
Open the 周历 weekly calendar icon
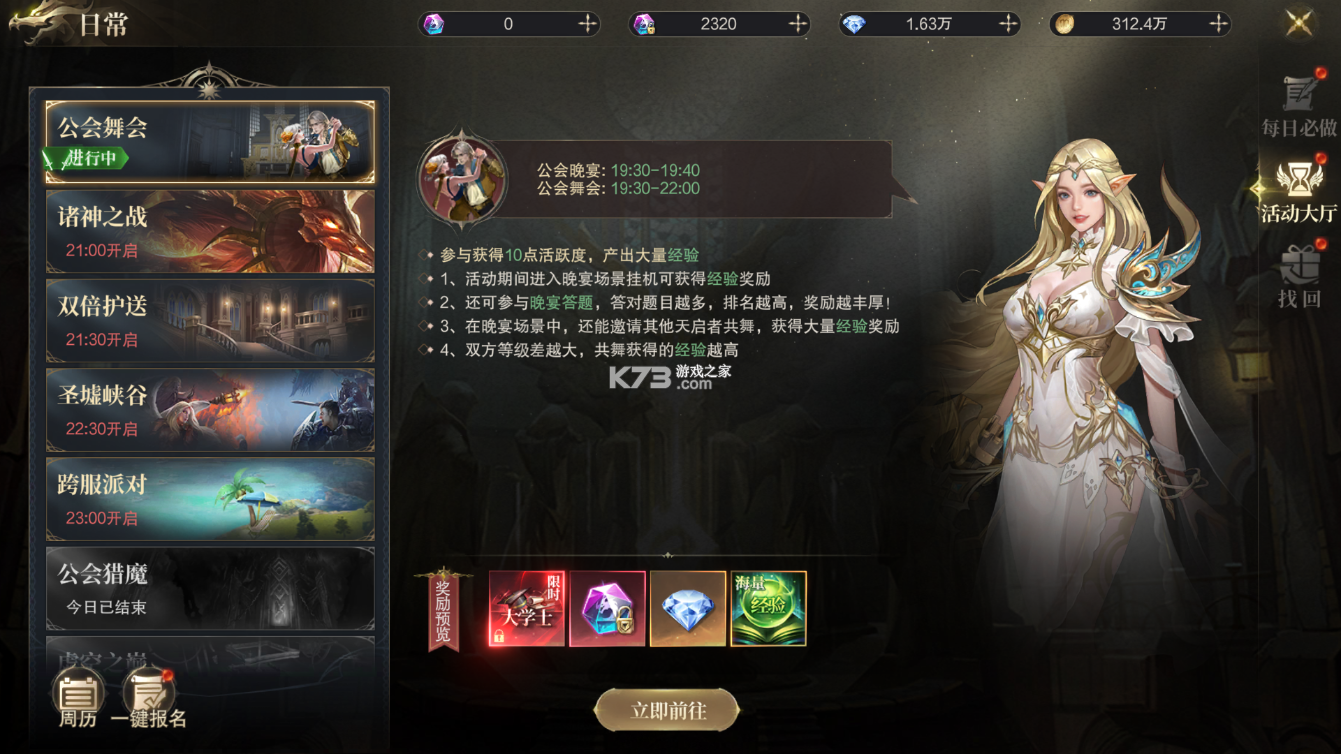(78, 692)
